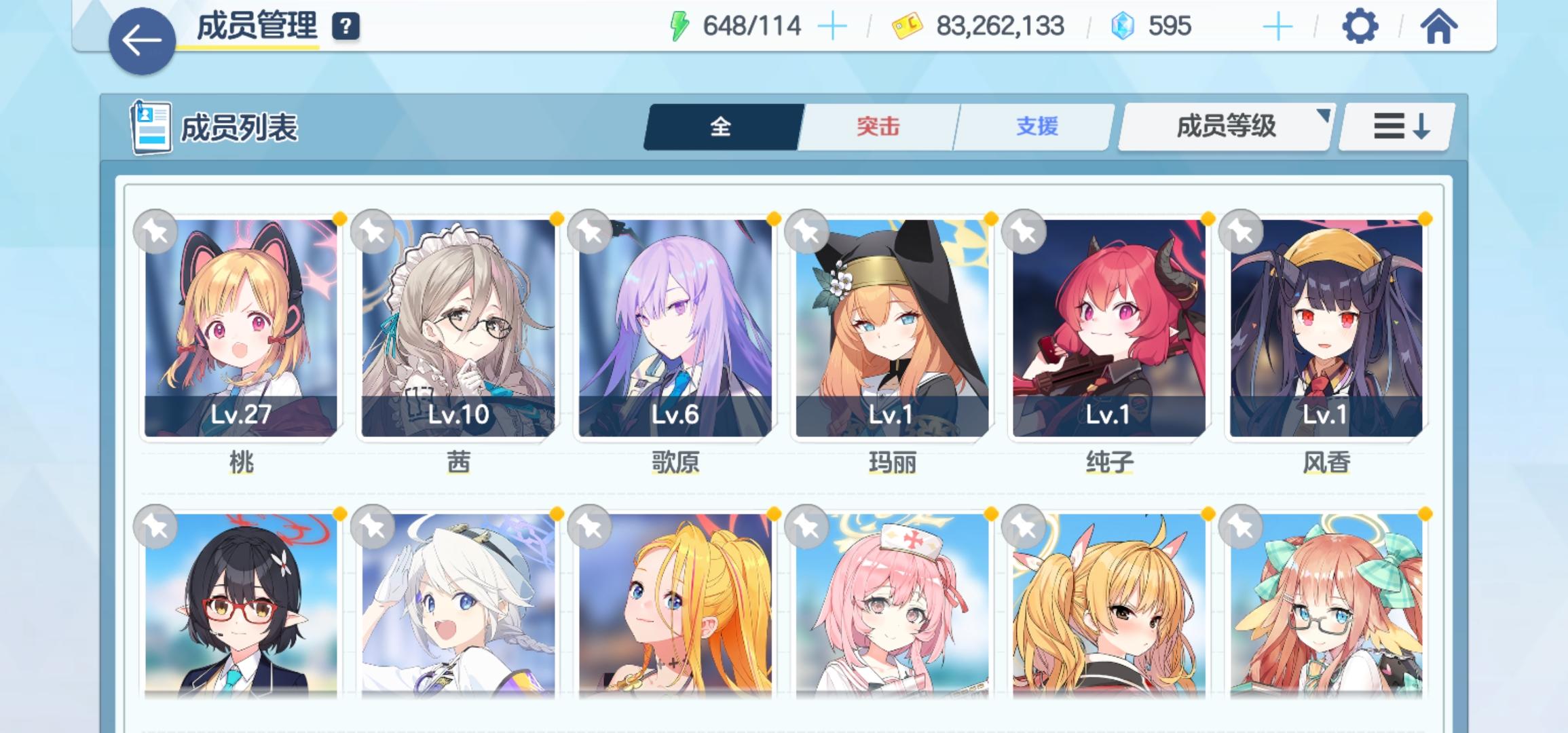The height and width of the screenshot is (733, 1568).
Task: Expand the energy refill plus button
Action: [x=832, y=26]
